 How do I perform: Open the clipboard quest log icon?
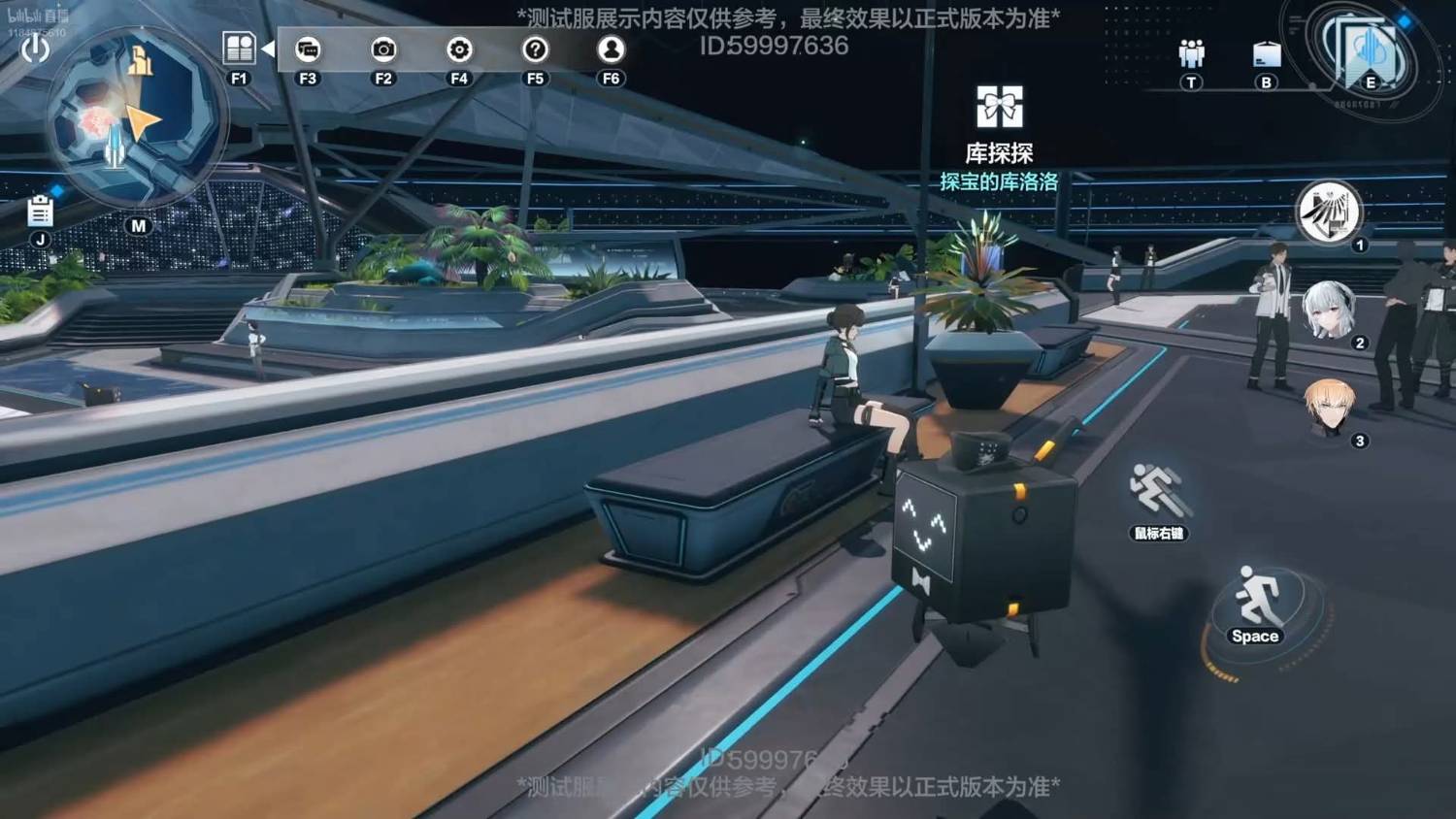[40, 211]
